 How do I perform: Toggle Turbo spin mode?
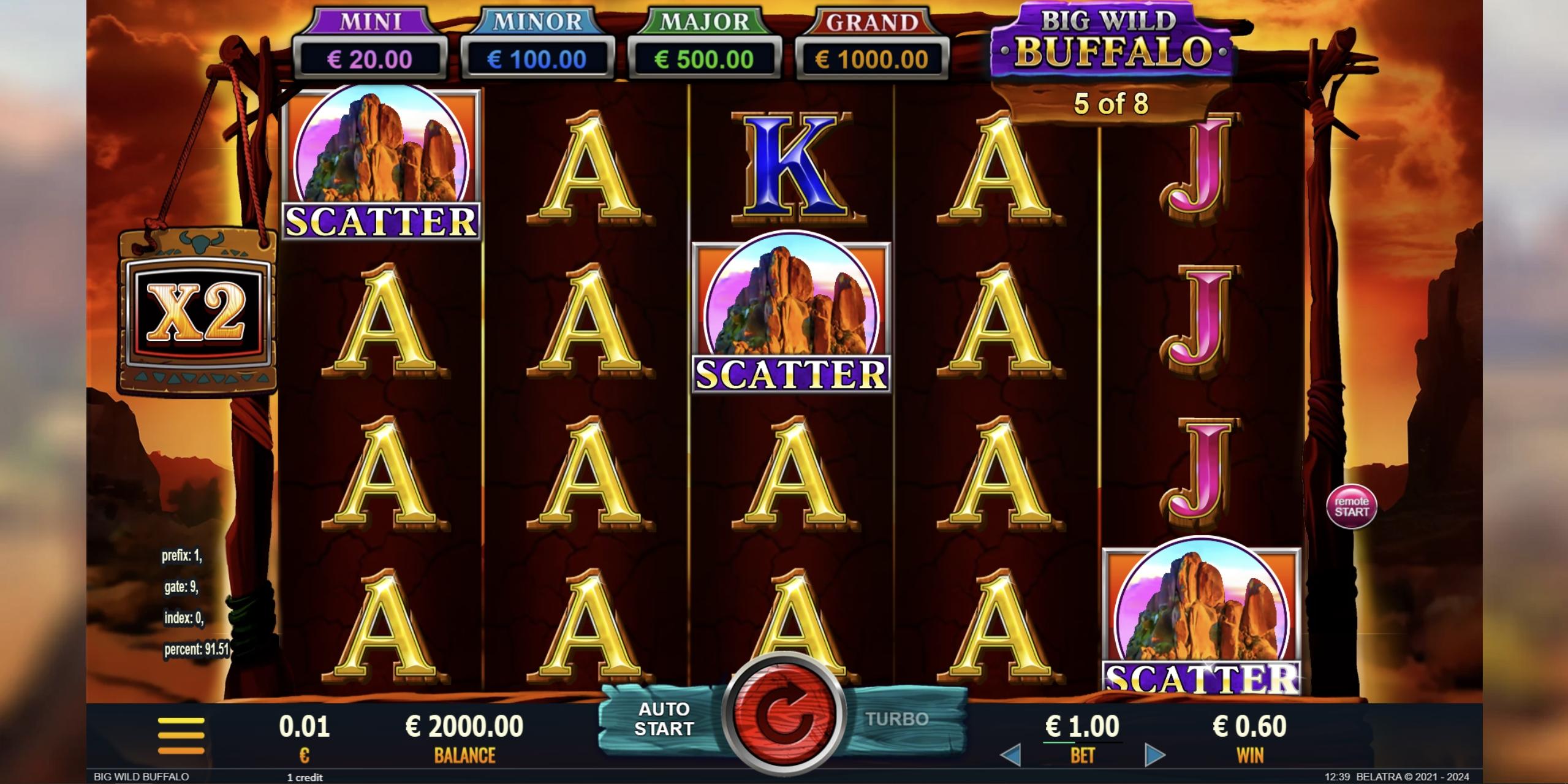coord(896,719)
